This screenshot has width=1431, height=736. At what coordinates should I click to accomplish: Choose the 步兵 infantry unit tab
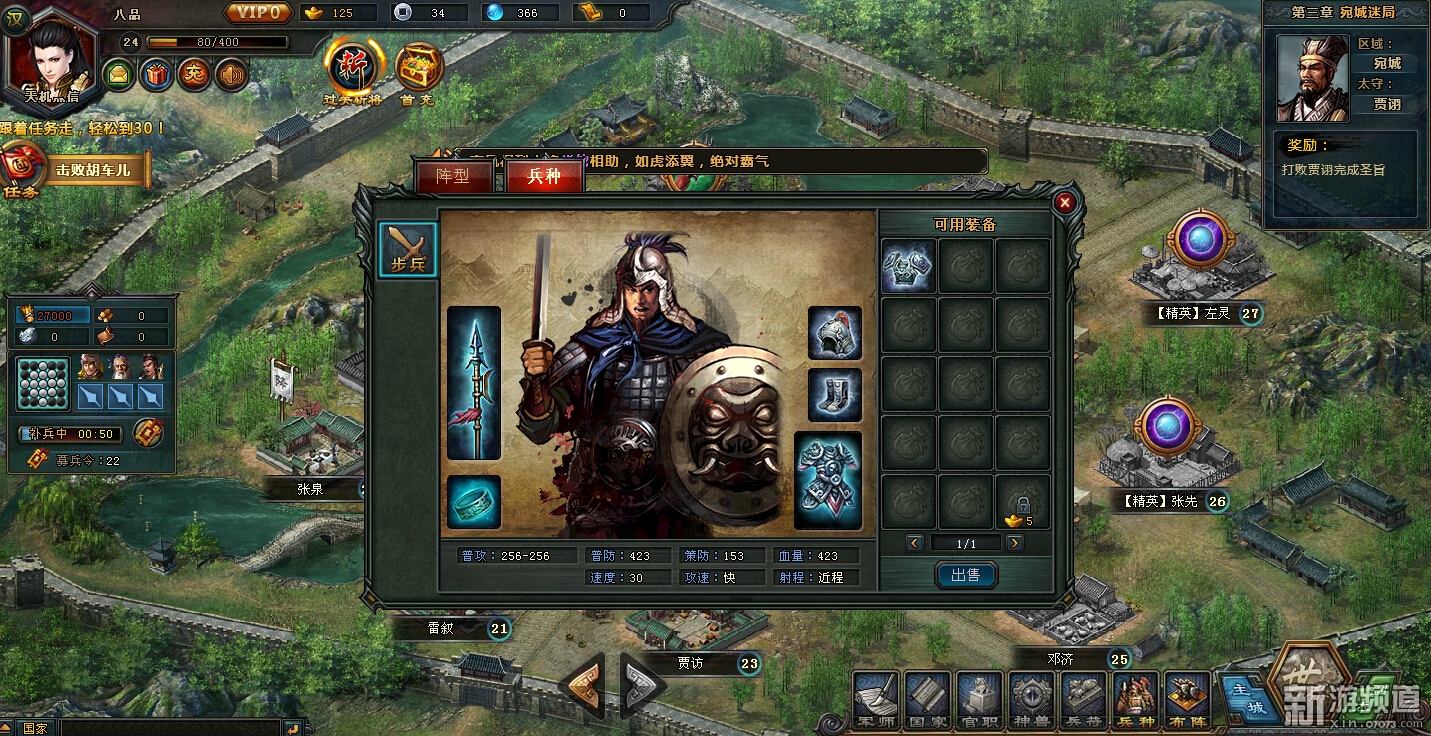(x=408, y=249)
